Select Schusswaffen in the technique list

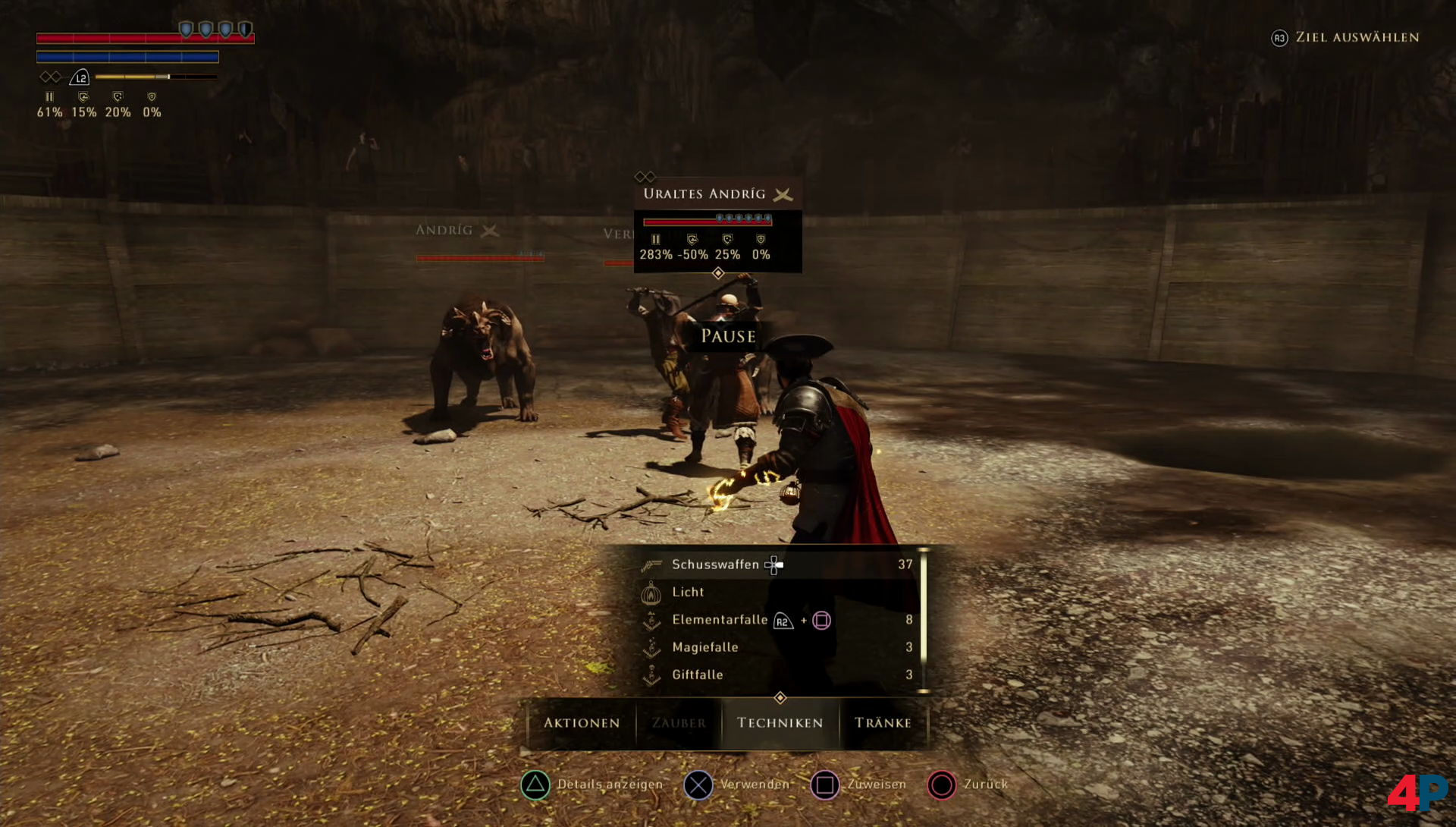pos(714,564)
